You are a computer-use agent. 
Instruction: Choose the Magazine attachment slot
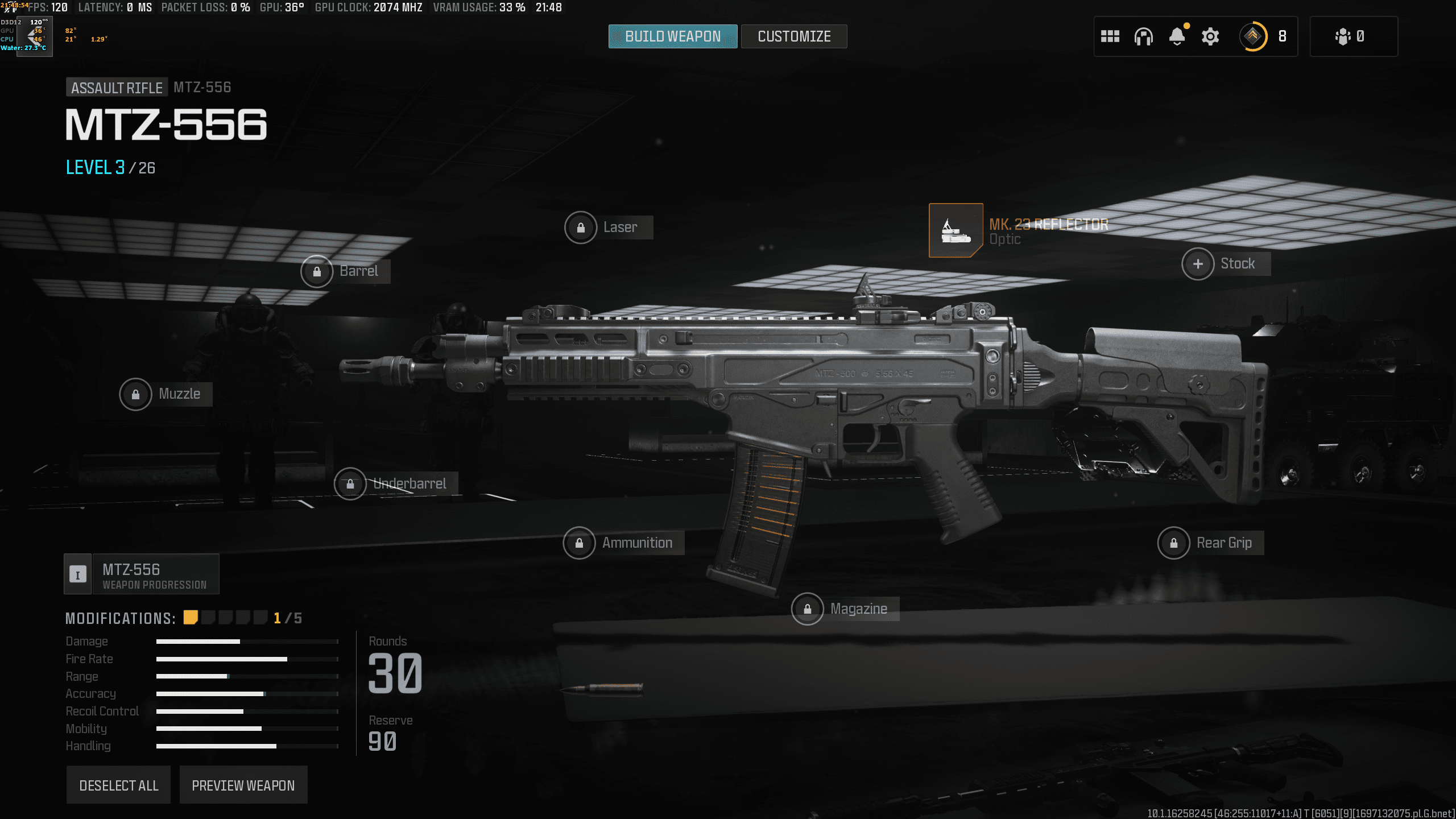pyautogui.click(x=807, y=609)
